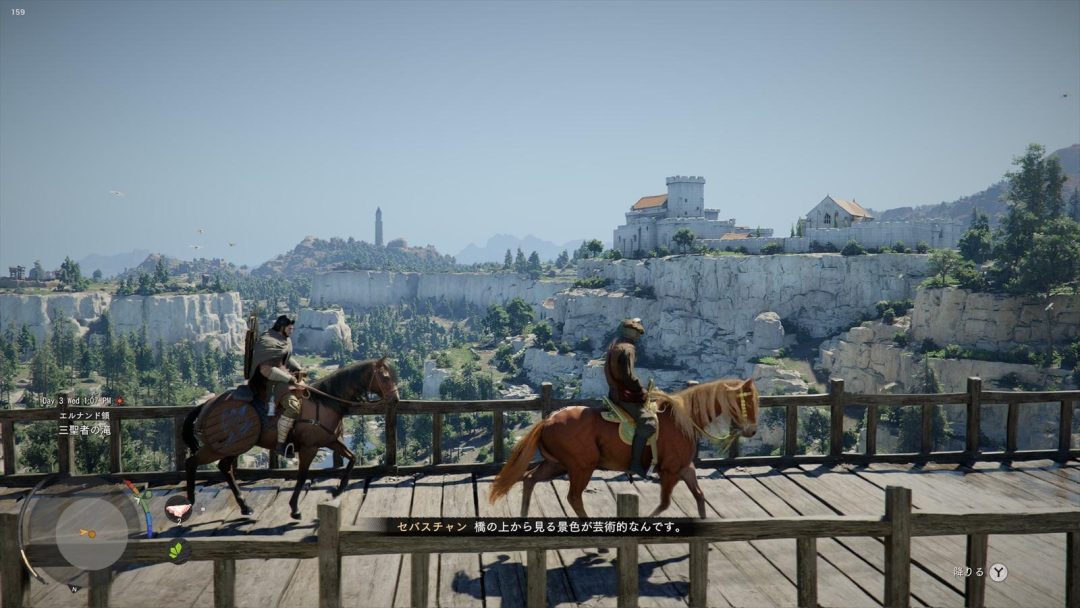Open the circular minimap
This screenshot has width=1080, height=608.
point(90,533)
